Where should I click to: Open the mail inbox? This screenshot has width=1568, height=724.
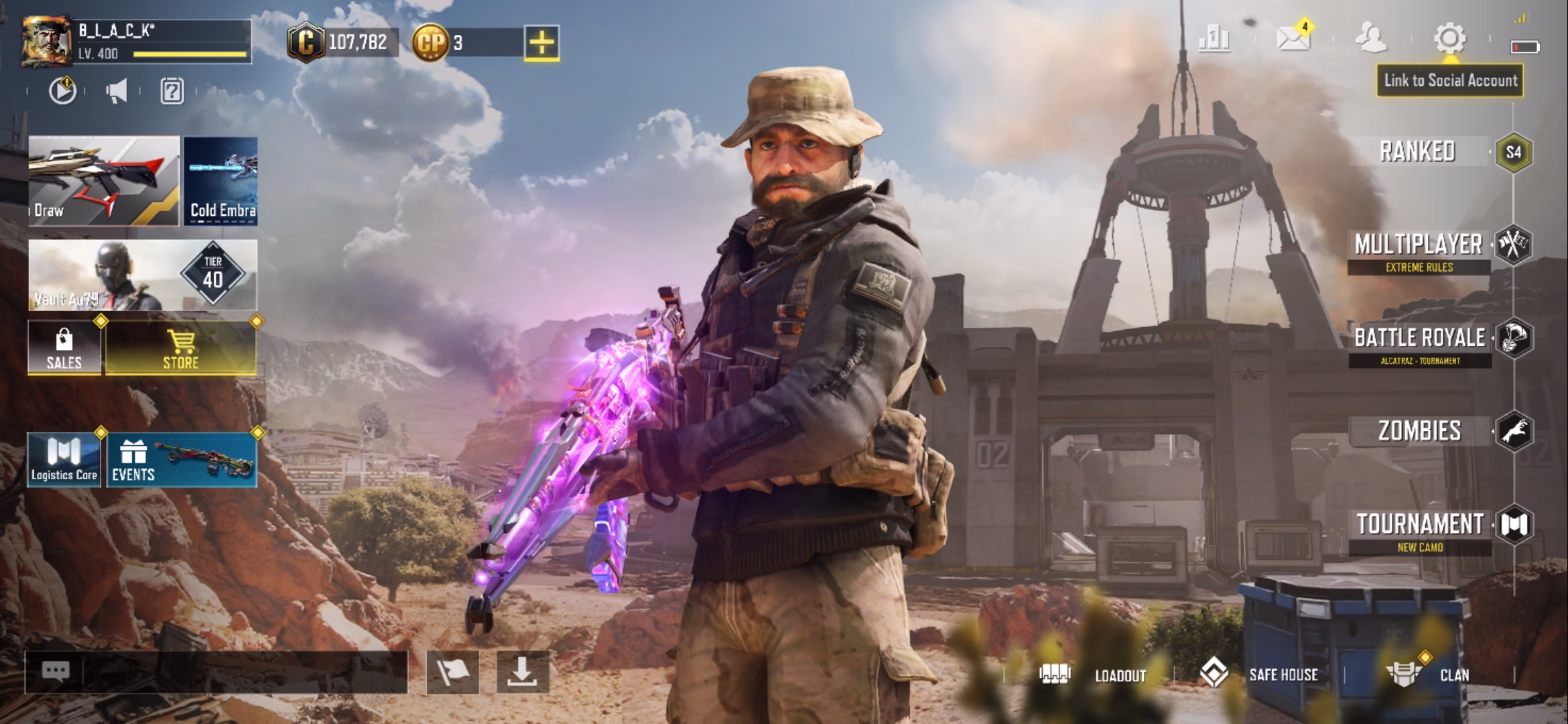coord(1293,38)
